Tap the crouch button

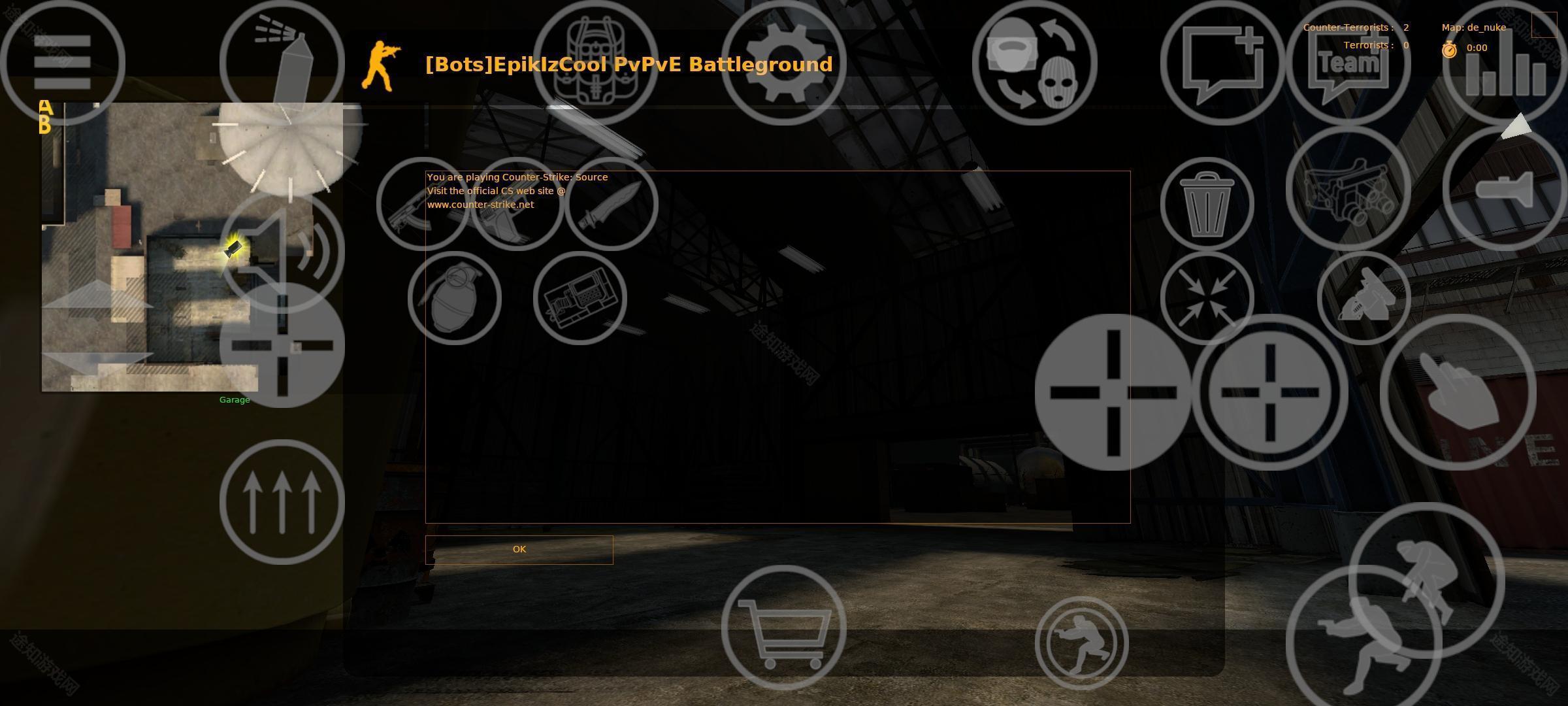click(1081, 643)
